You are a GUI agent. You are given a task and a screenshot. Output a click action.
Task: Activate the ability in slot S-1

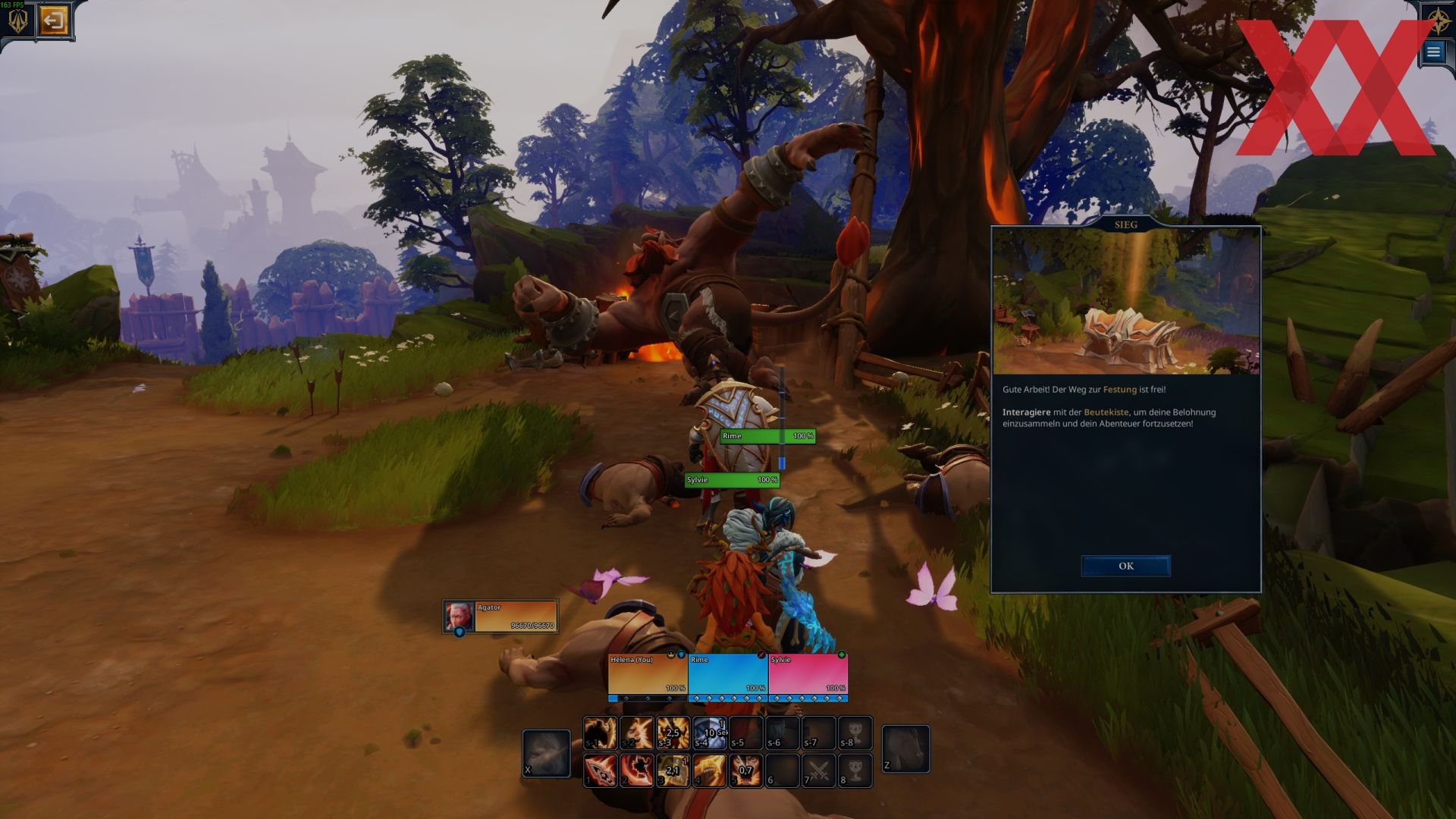[x=600, y=733]
